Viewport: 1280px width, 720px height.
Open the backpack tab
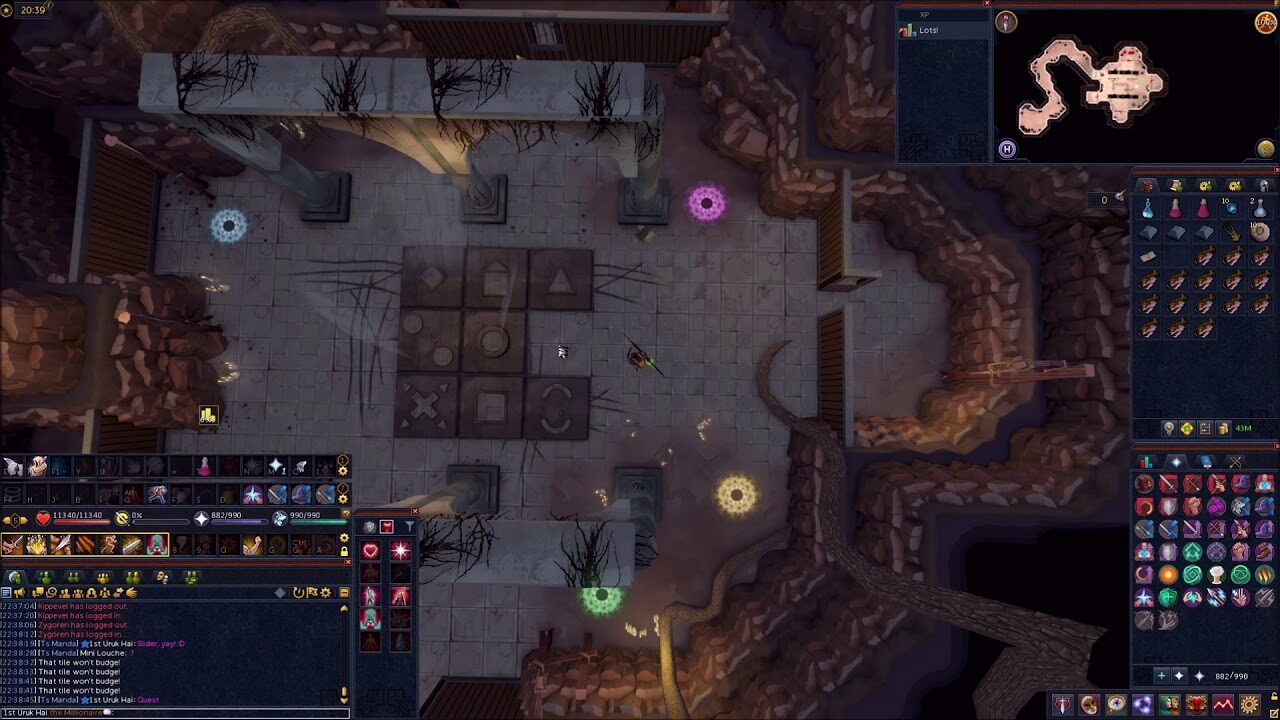coord(1147,185)
